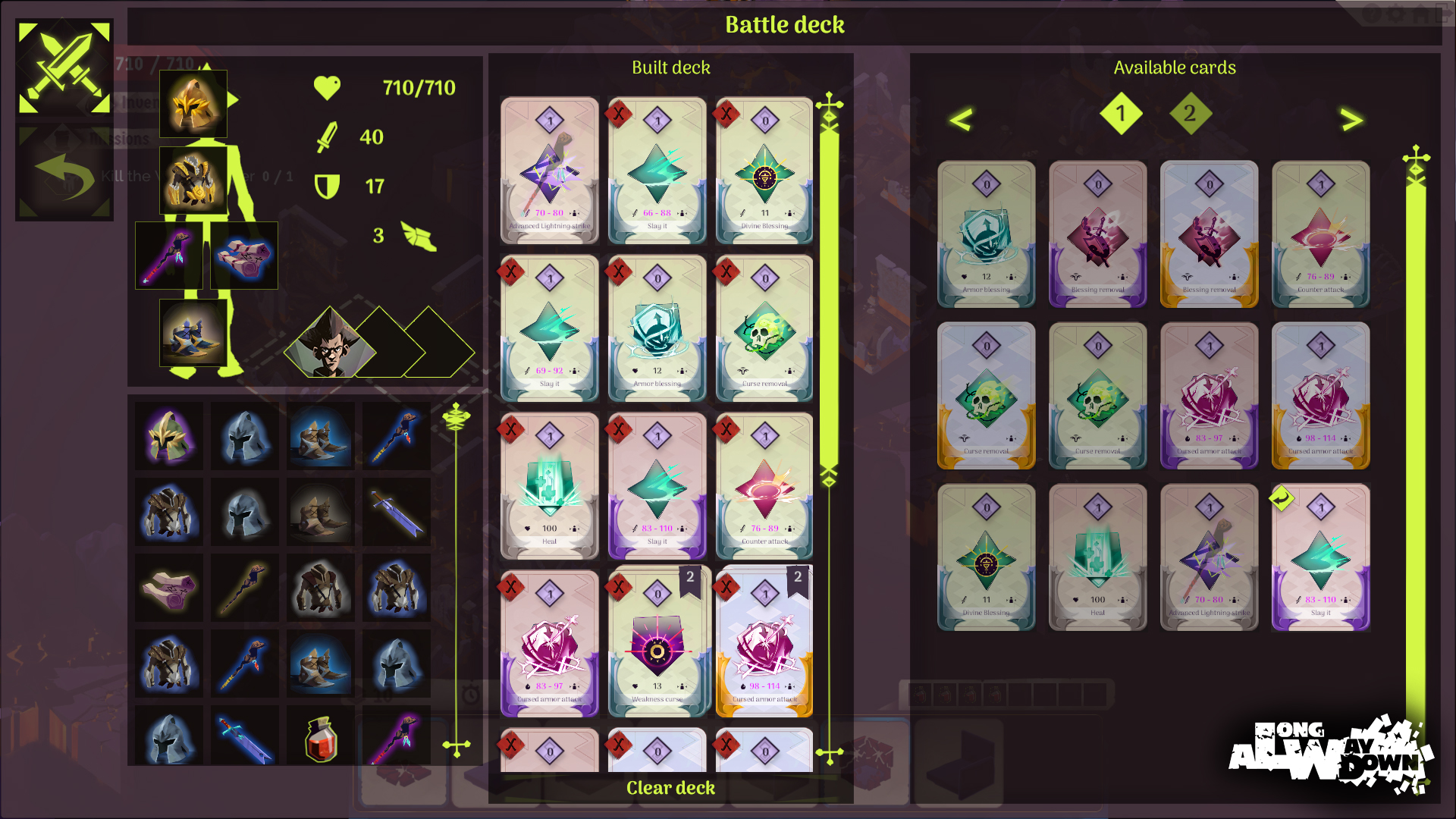The height and width of the screenshot is (819, 1456).
Task: Pick the Heal card in built deck
Action: point(550,486)
